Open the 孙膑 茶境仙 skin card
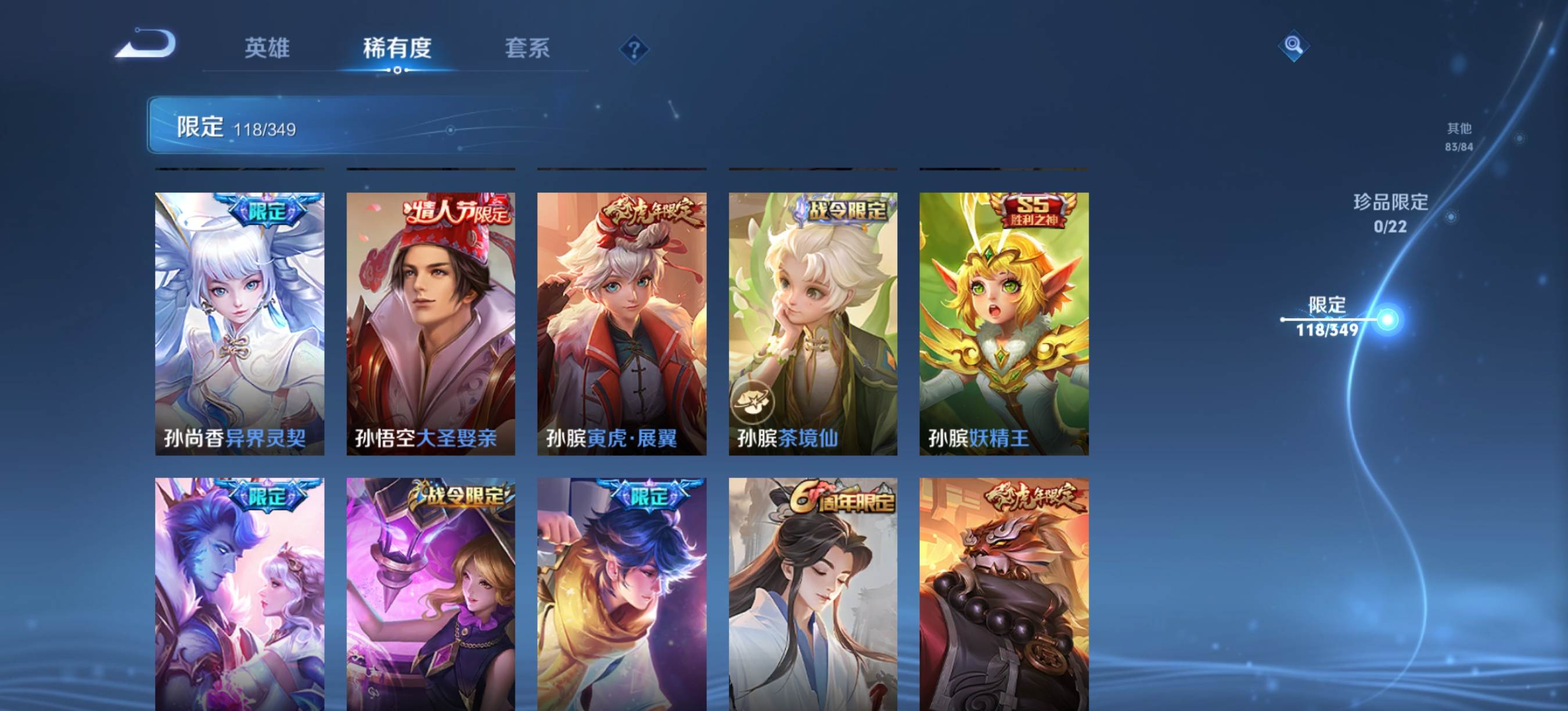 click(x=812, y=323)
